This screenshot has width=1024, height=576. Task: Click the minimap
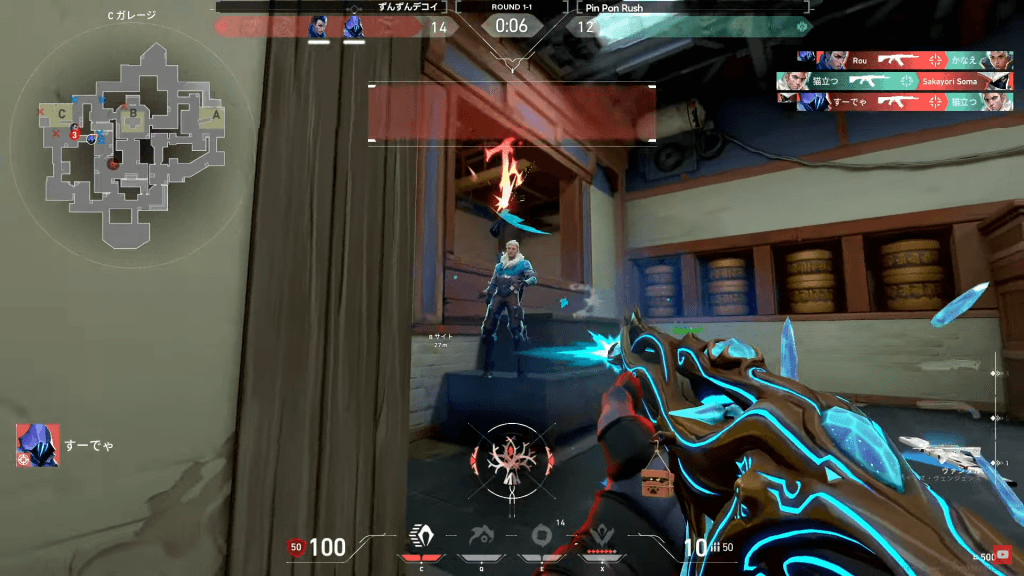(128, 145)
